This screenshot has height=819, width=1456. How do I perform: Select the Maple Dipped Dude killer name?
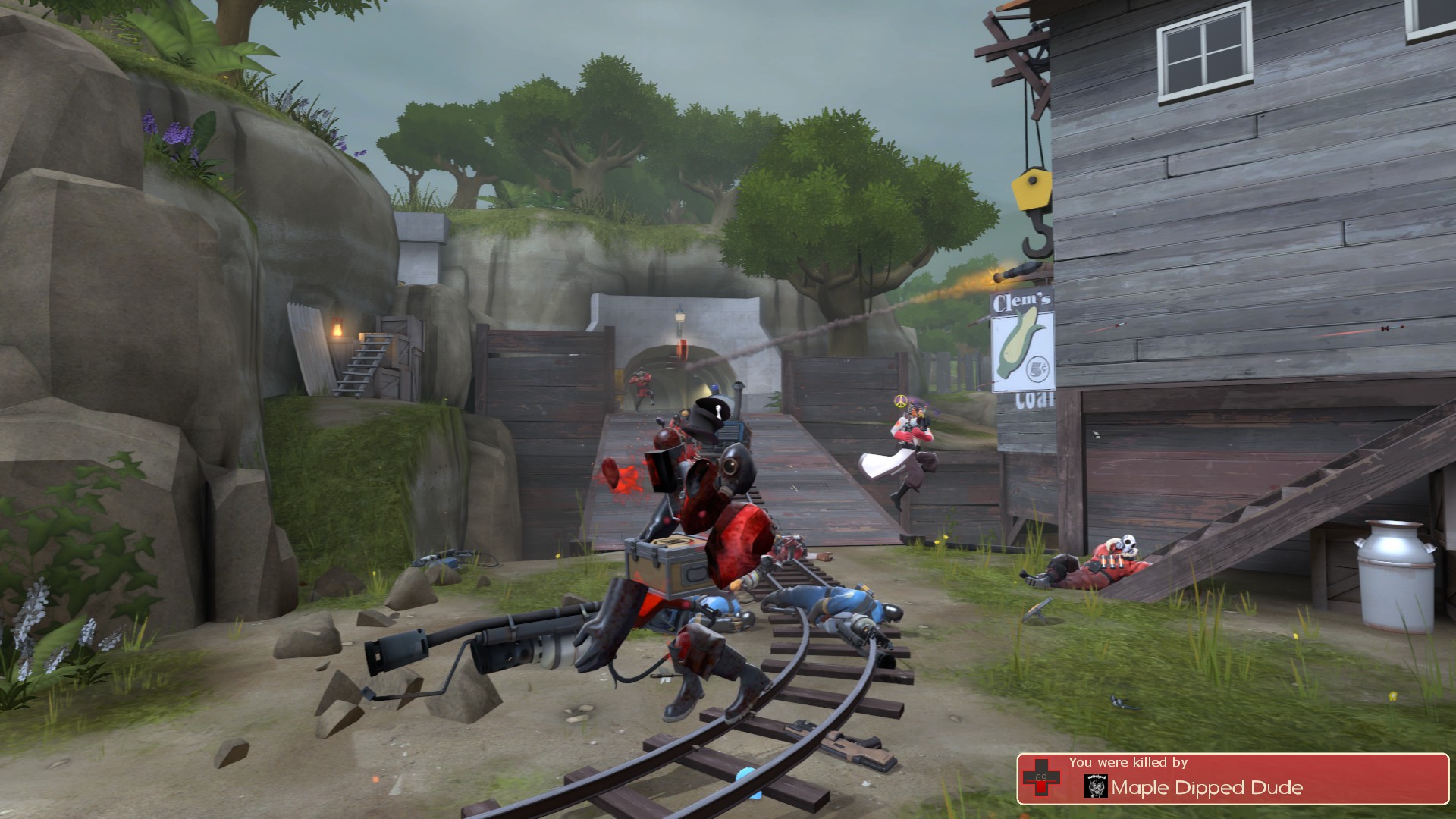point(1207,788)
